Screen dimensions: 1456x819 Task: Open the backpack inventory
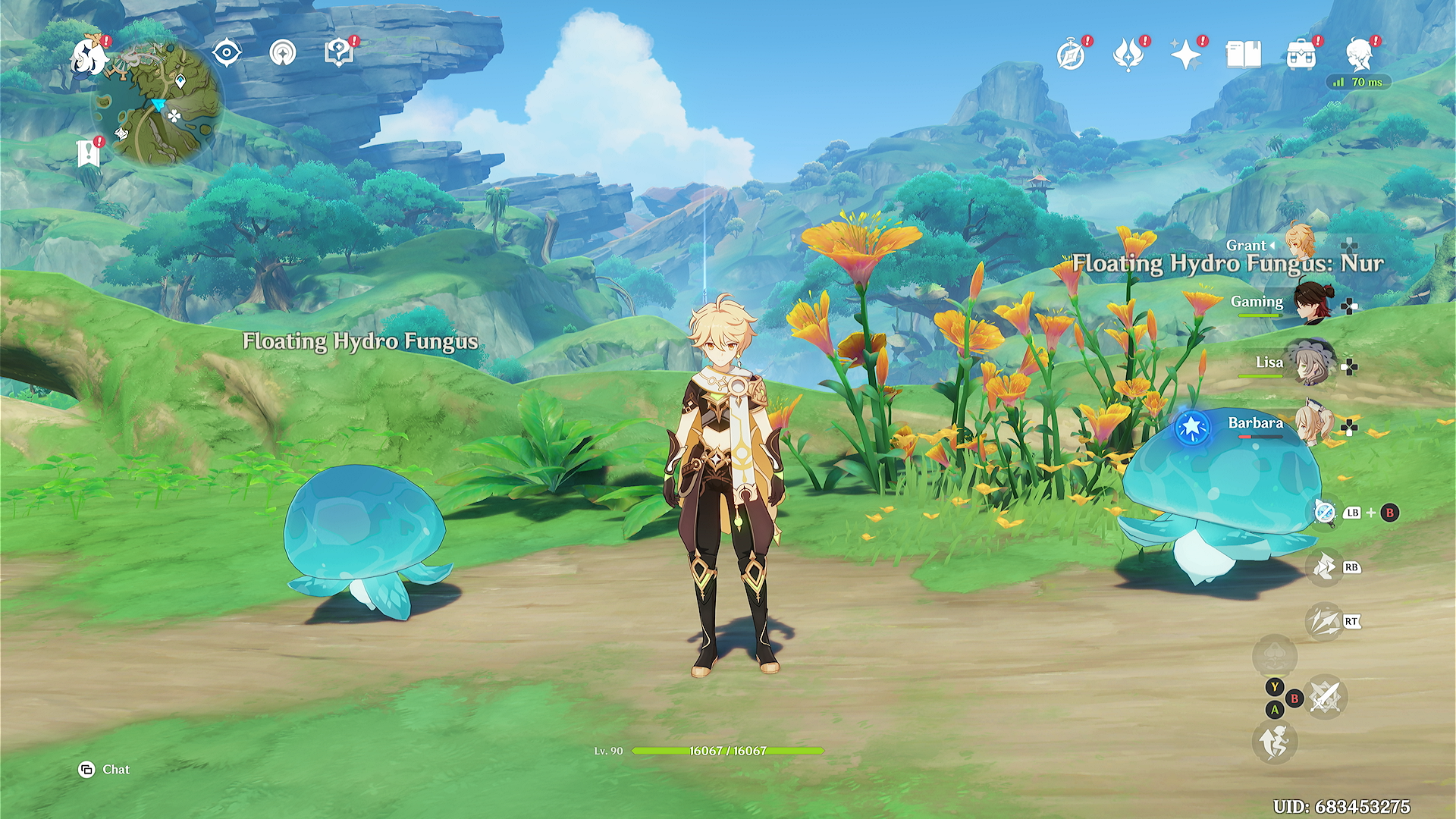1301,55
